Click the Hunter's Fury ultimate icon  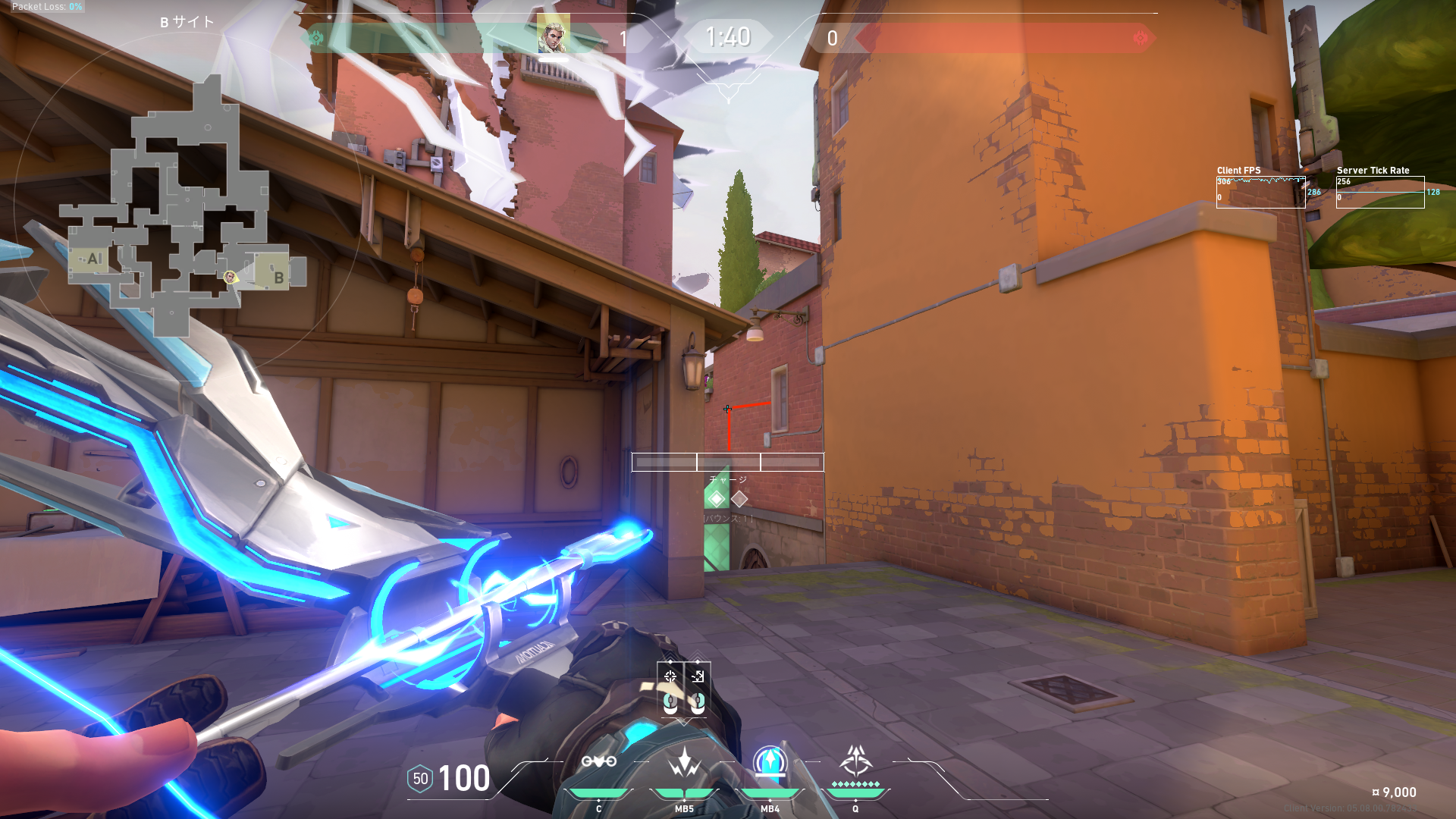pos(855,761)
